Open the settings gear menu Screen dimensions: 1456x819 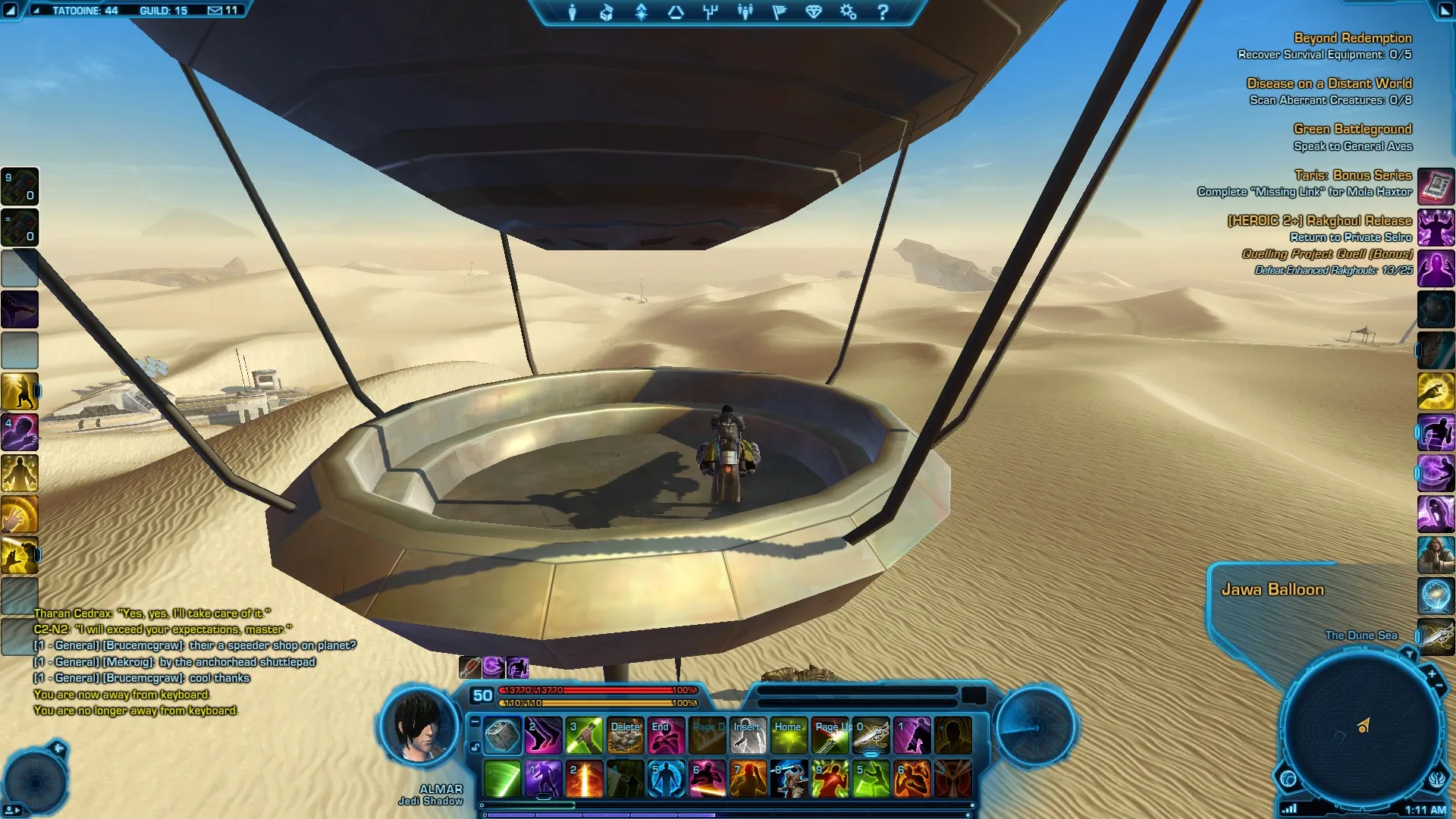[x=848, y=12]
